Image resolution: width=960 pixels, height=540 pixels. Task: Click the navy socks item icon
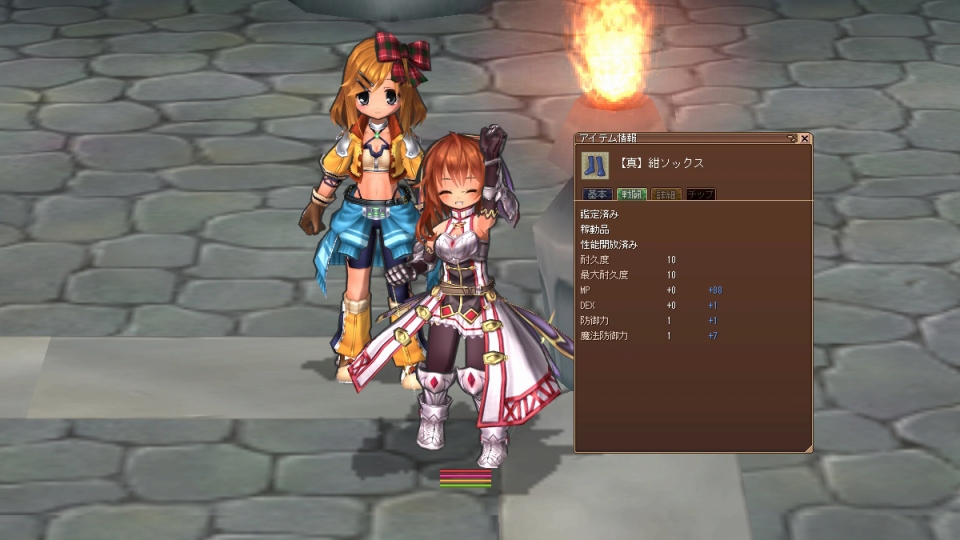(x=595, y=162)
